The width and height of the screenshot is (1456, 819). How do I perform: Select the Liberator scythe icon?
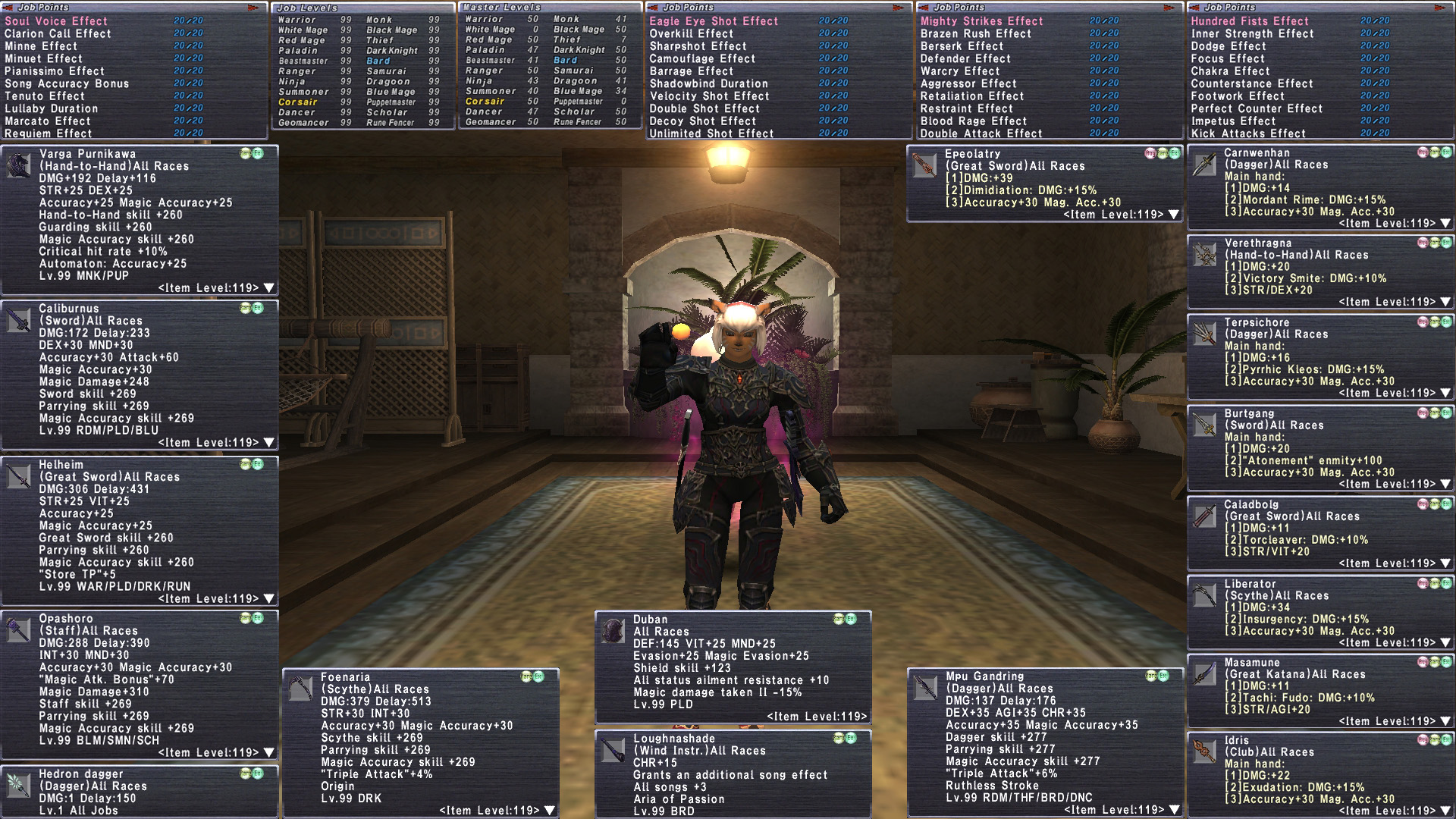click(x=1204, y=595)
